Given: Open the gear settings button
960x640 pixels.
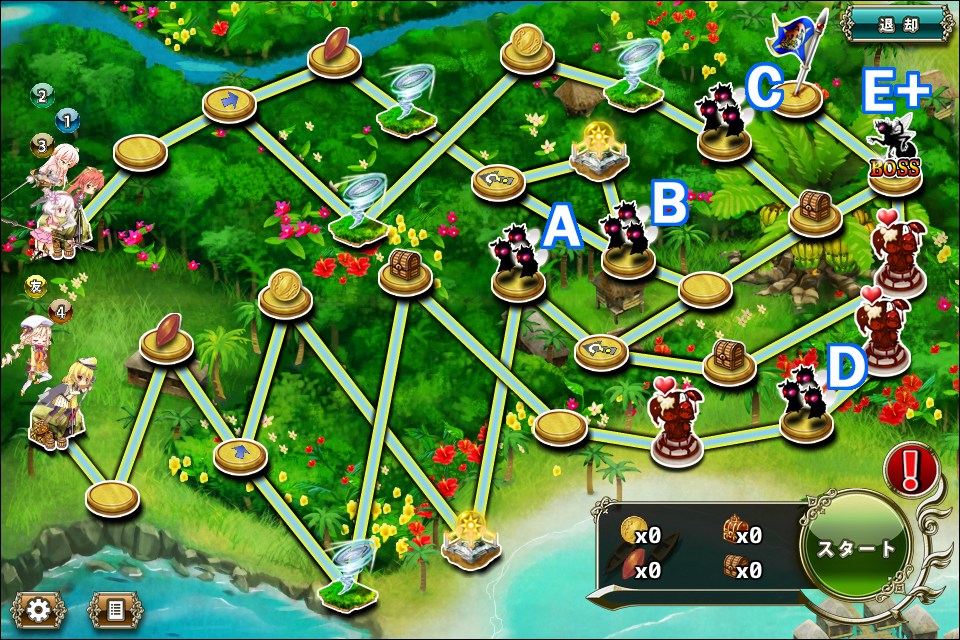Looking at the screenshot, I should pos(39,607).
